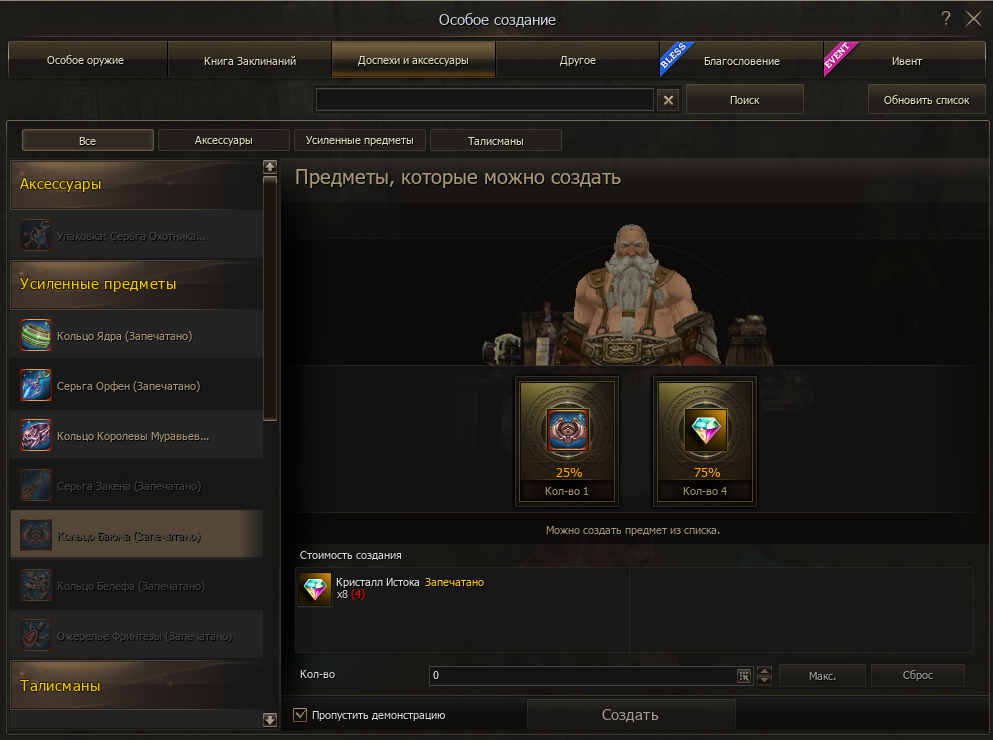993x740 pixels.
Task: Clear the search field with X button
Action: 669,100
